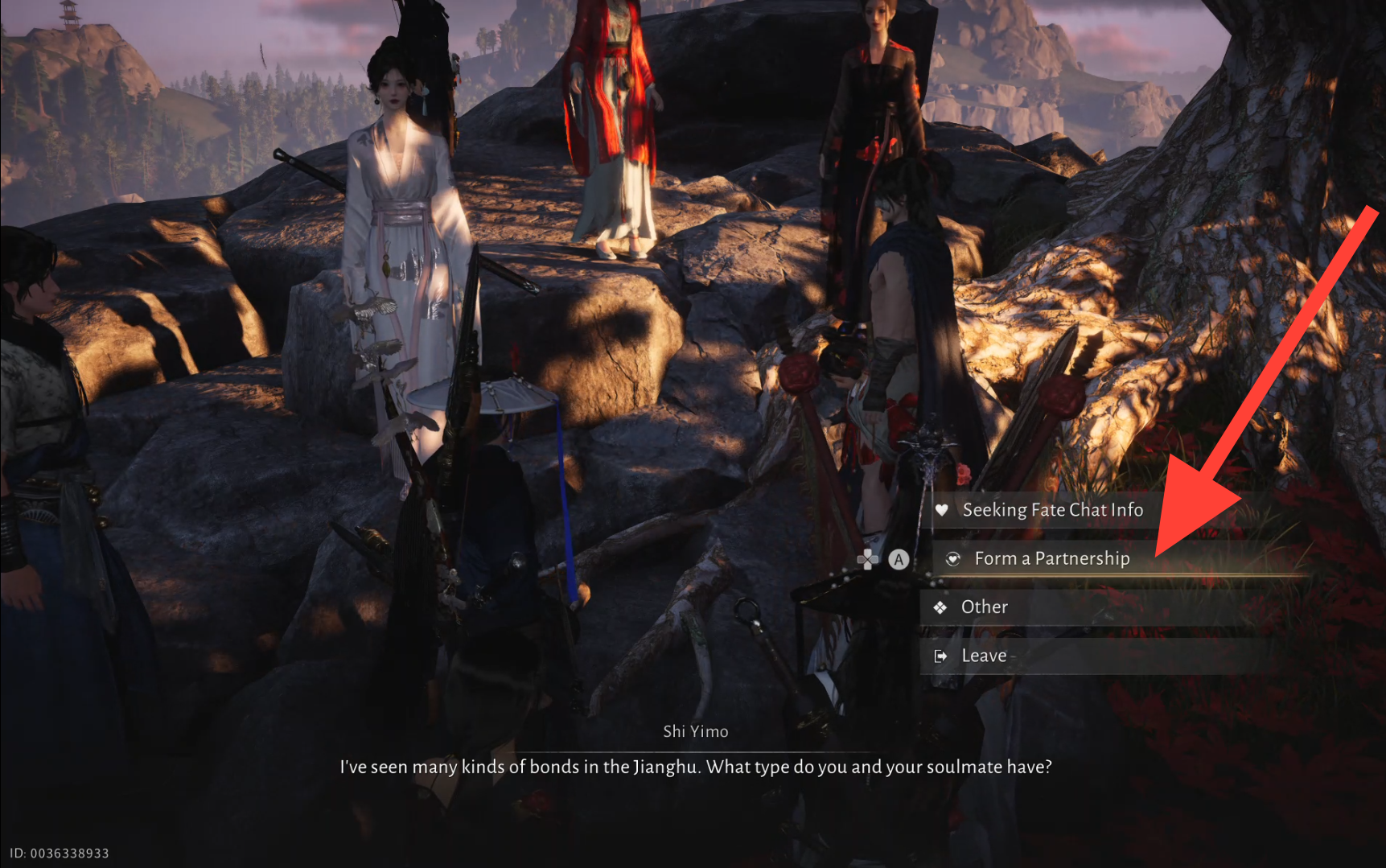1386x868 pixels.
Task: Select the Seeking Fate Chat Info option
Action: click(x=1052, y=510)
